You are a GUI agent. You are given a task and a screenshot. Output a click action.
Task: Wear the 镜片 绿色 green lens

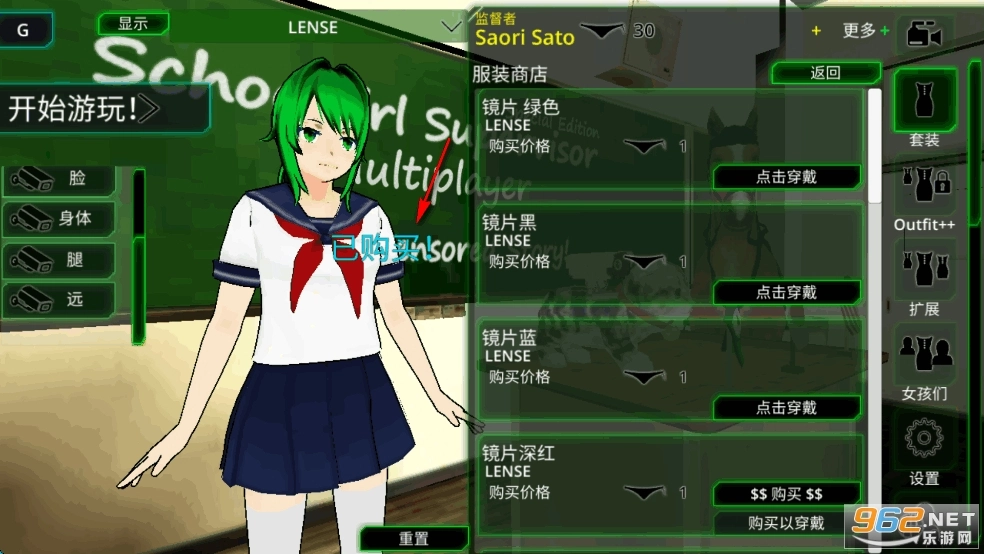[x=786, y=177]
